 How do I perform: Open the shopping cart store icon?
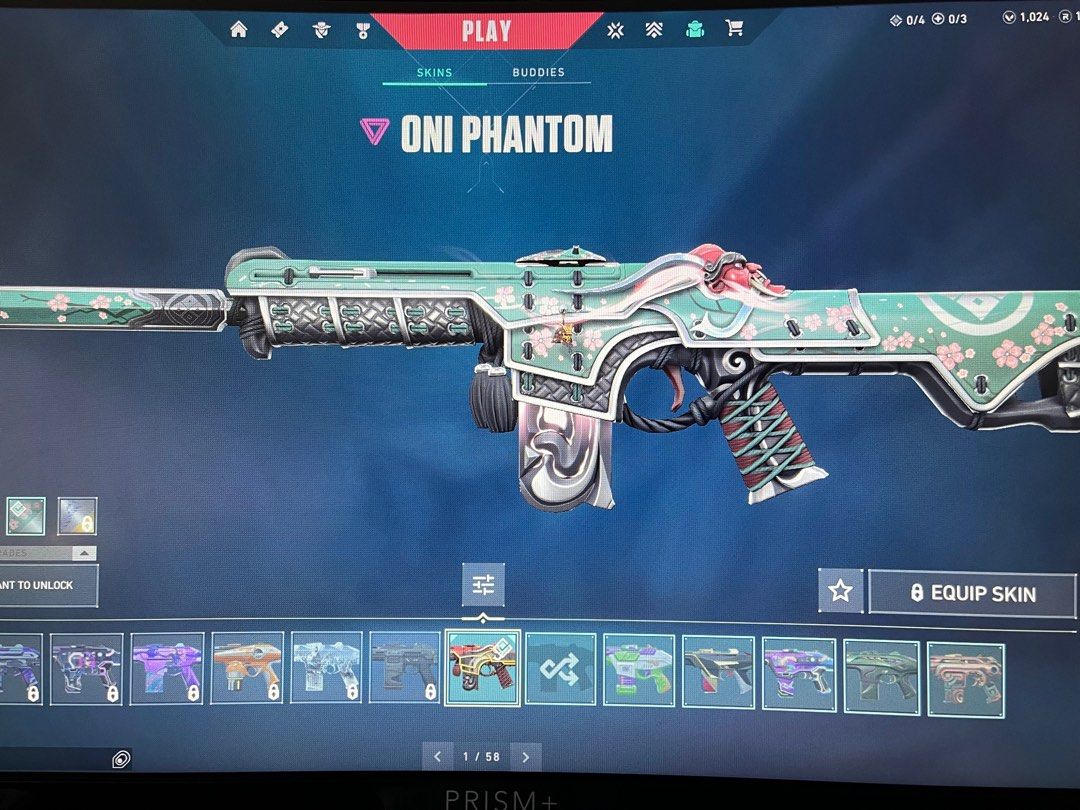pyautogui.click(x=735, y=29)
